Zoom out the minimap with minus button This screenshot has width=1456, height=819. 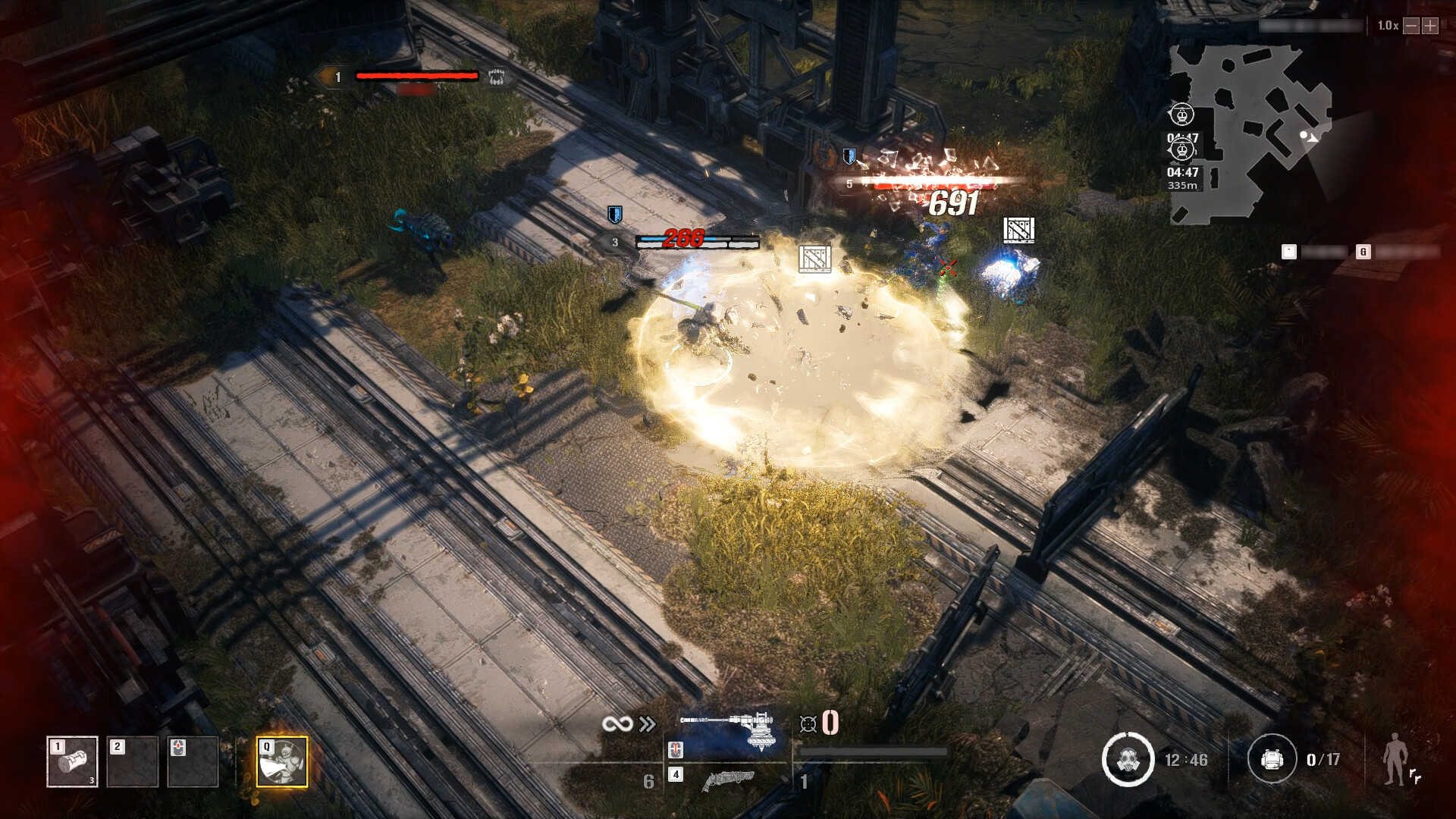(x=1410, y=26)
